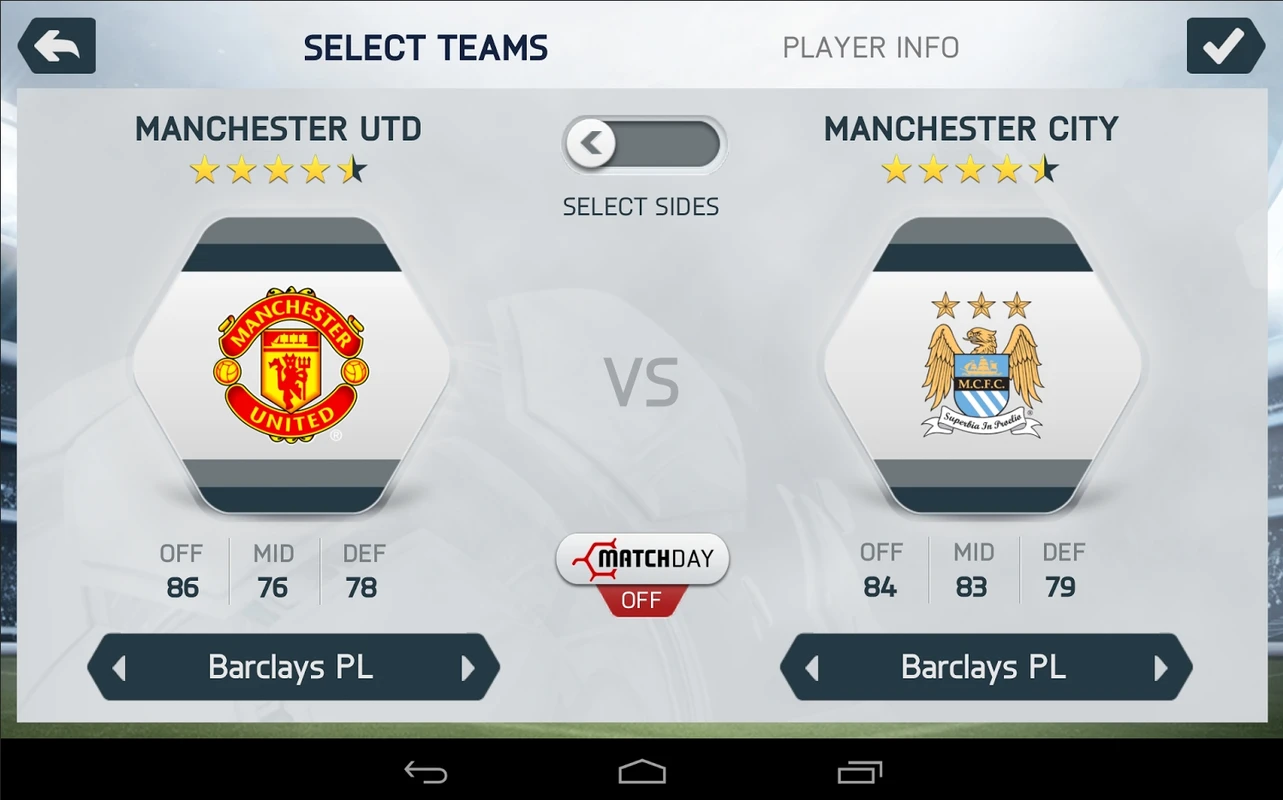Open Barclays PL selector under Manchester Utd
This screenshot has width=1283, height=800.
click(290, 667)
